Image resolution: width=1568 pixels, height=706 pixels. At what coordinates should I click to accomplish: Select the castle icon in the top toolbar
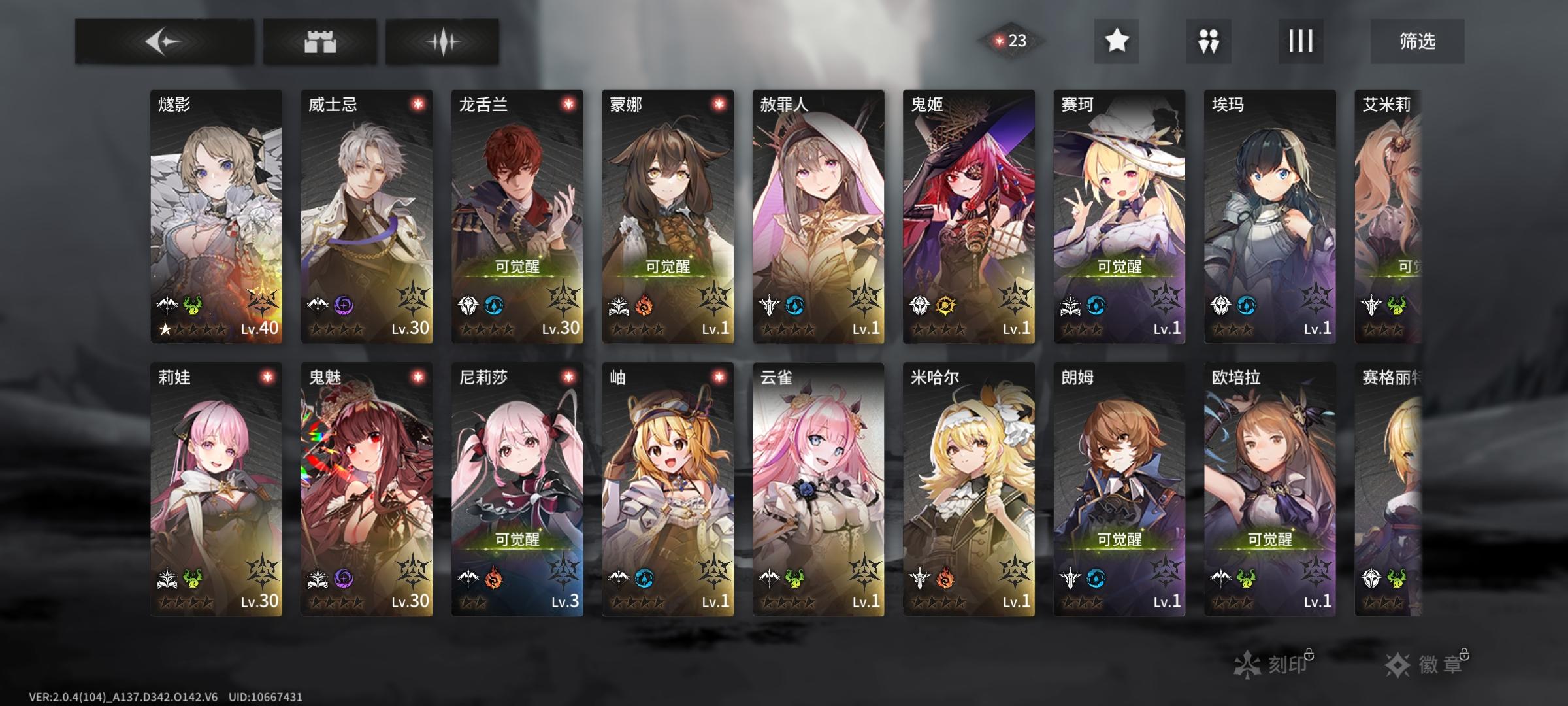[x=319, y=41]
